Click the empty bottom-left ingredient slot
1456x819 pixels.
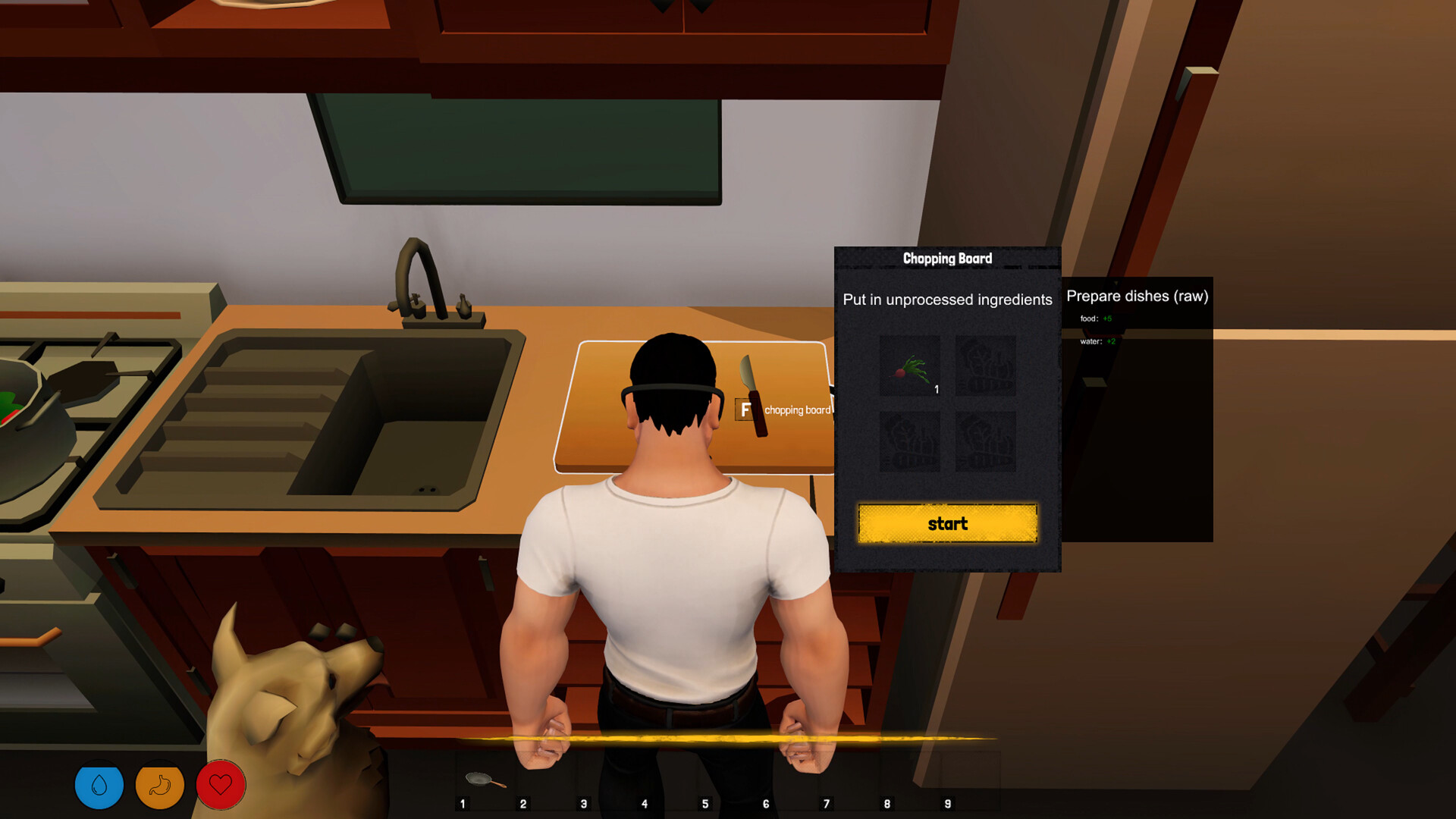[910, 442]
